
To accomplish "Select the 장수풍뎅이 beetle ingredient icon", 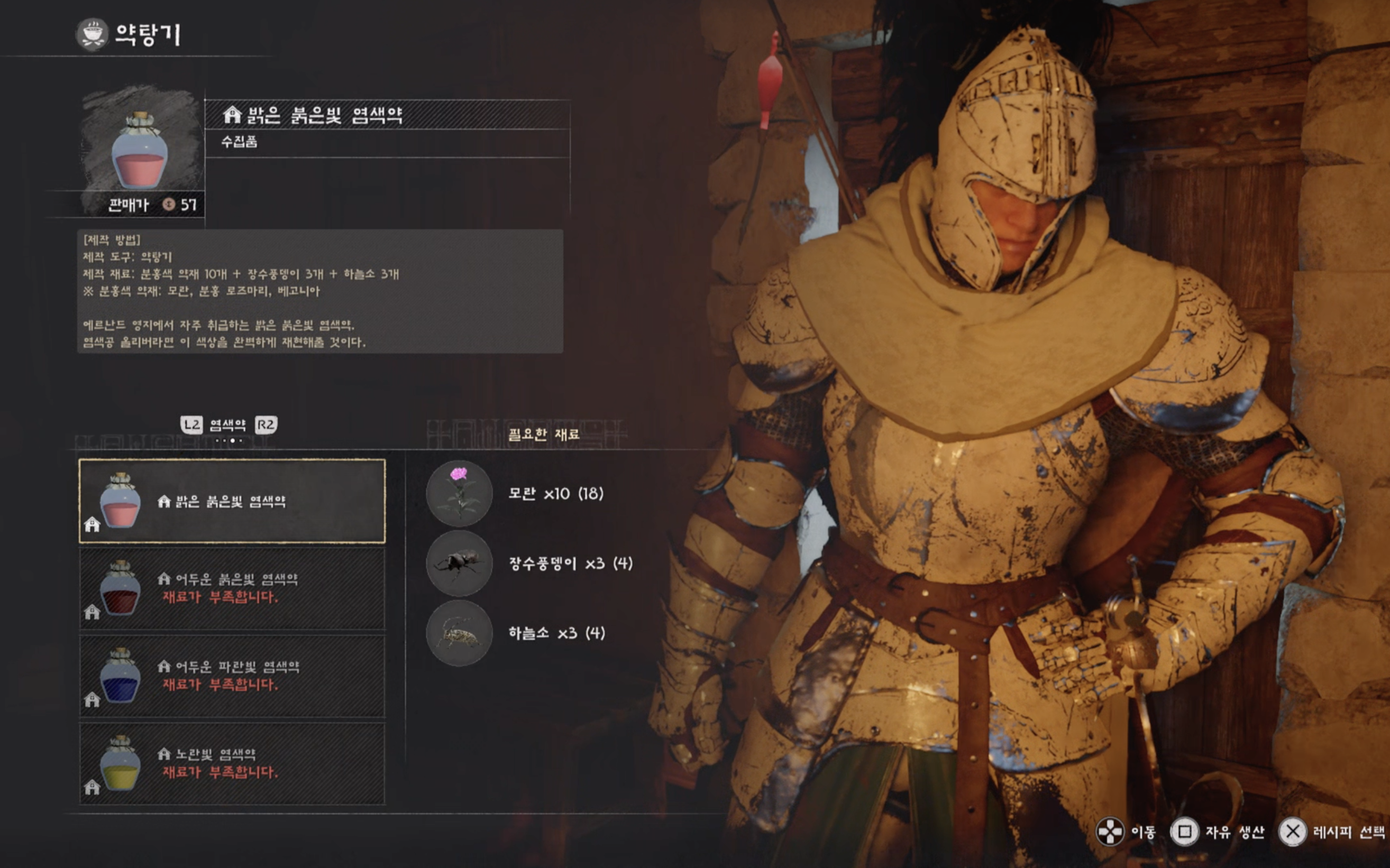I will tap(459, 563).
